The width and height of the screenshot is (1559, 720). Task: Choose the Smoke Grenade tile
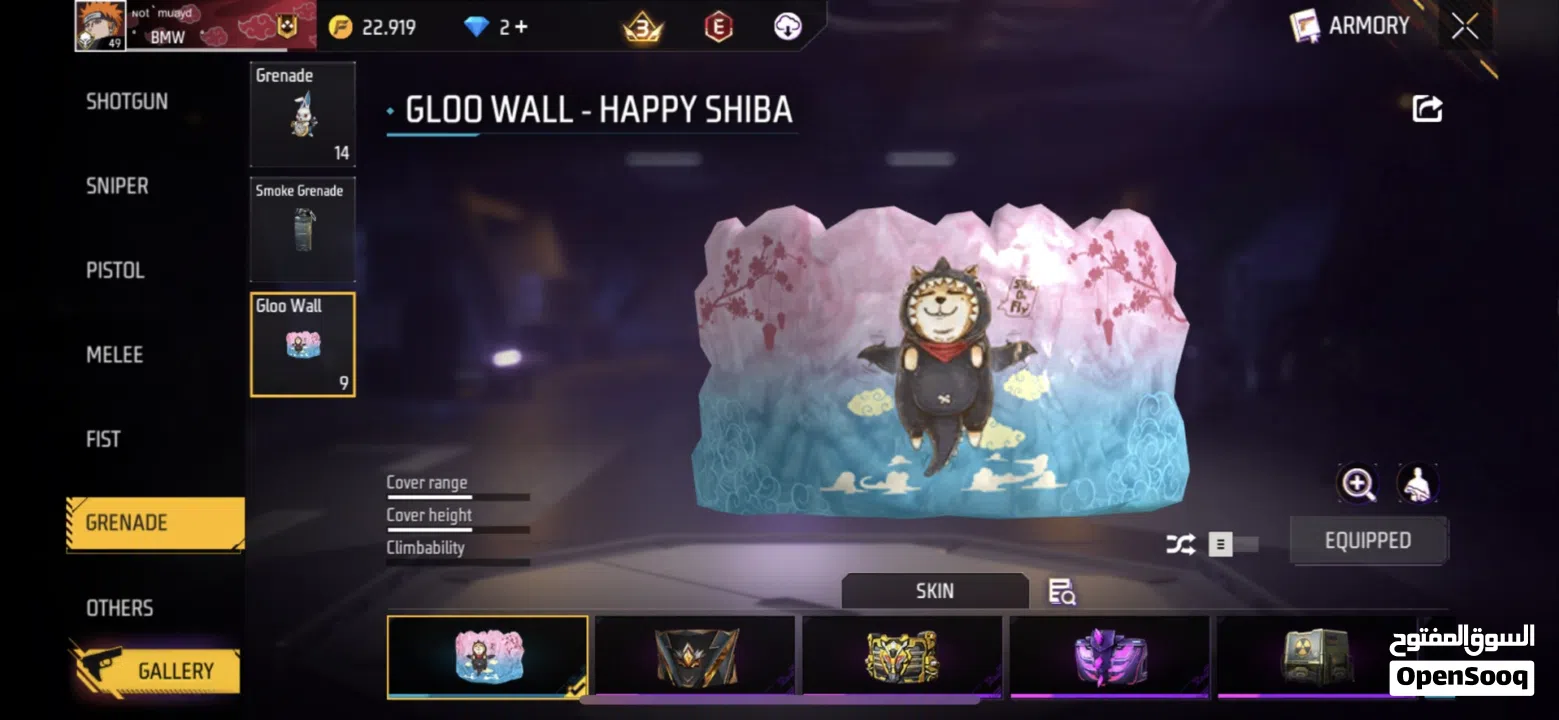point(302,229)
